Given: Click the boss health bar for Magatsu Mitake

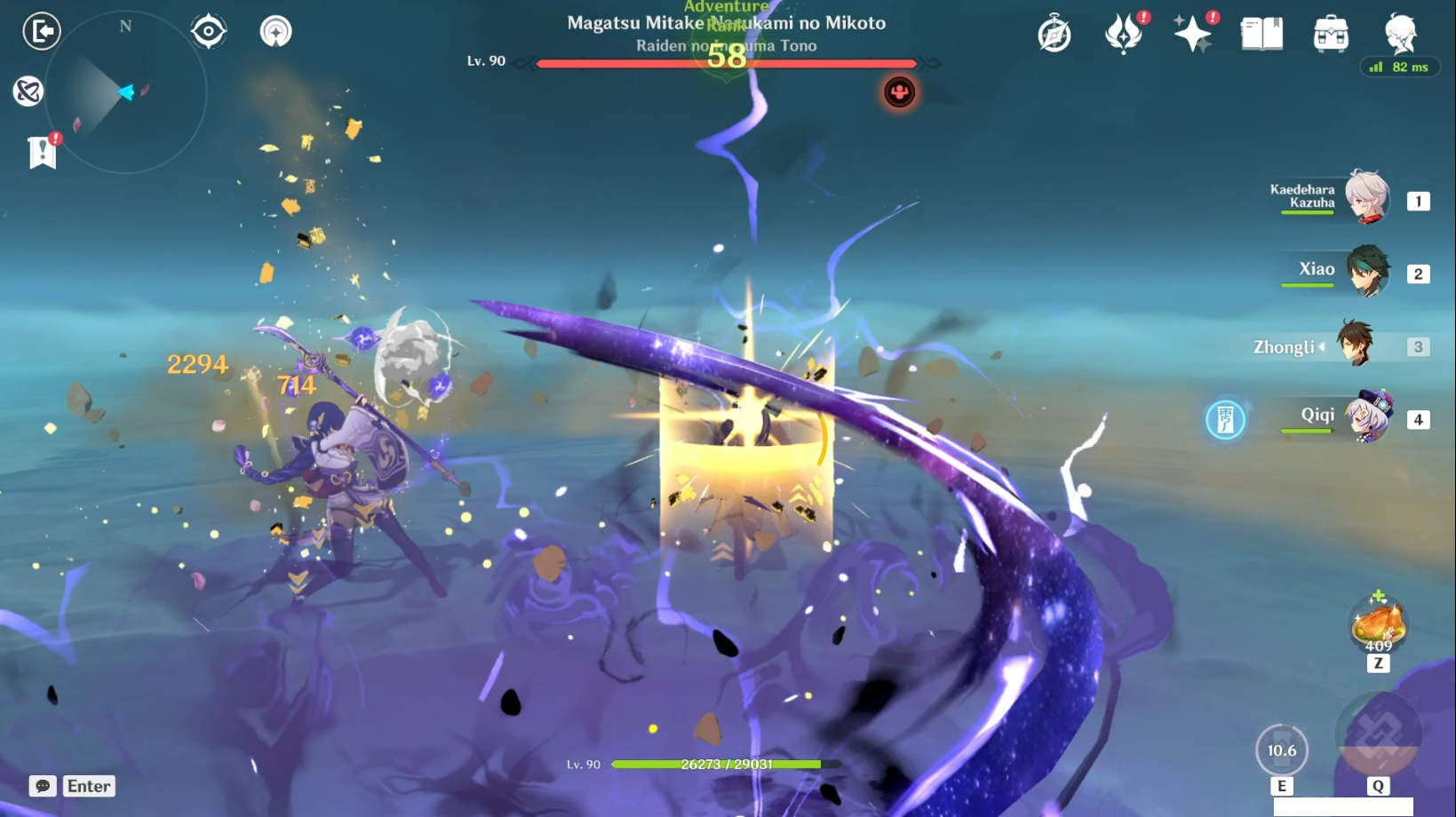Looking at the screenshot, I should [x=725, y=63].
